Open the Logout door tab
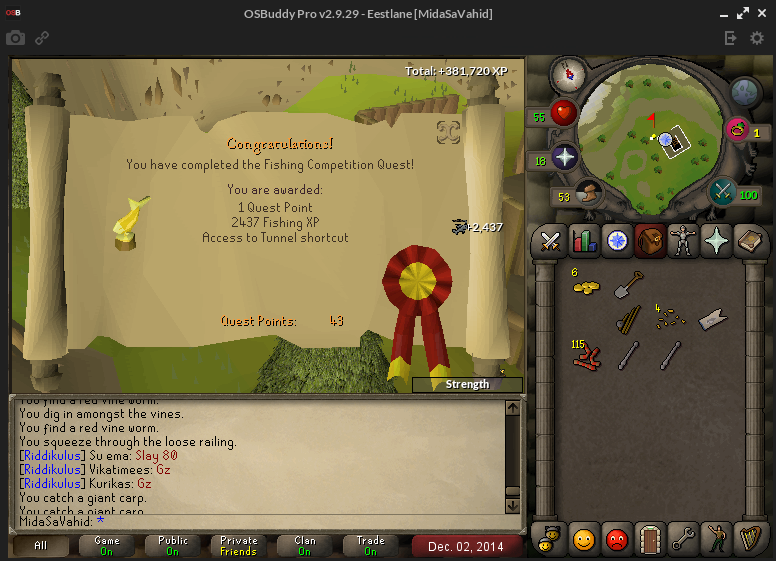 [x=650, y=540]
